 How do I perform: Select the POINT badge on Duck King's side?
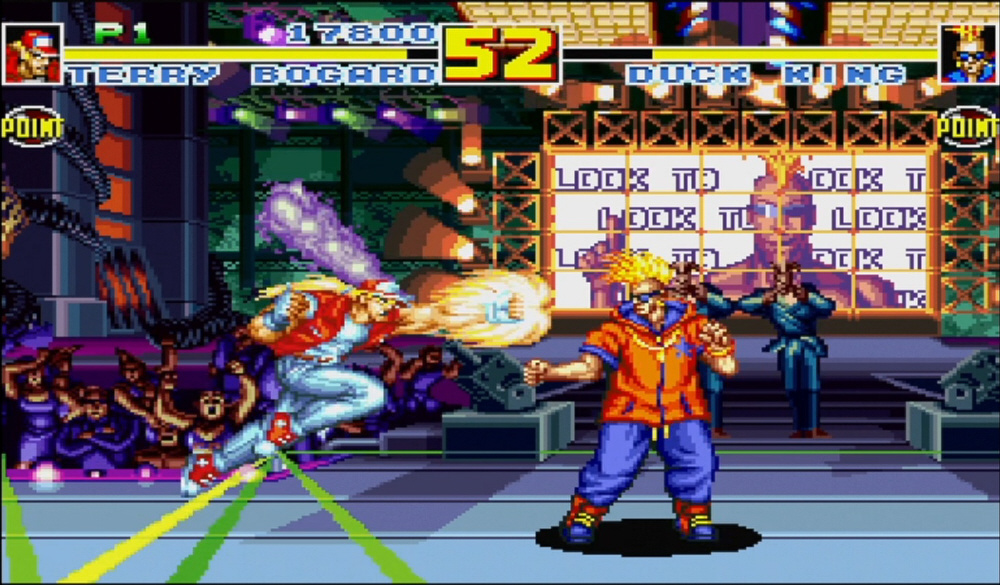pos(968,126)
